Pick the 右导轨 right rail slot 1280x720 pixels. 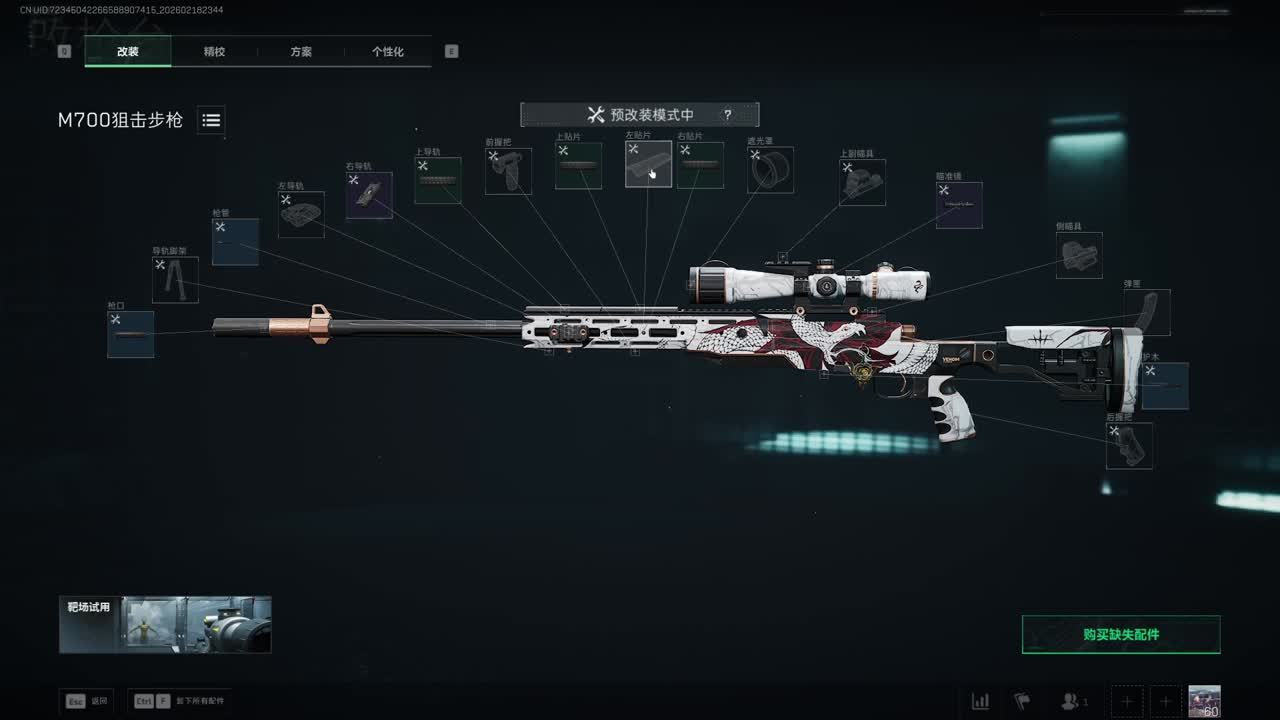[x=369, y=195]
